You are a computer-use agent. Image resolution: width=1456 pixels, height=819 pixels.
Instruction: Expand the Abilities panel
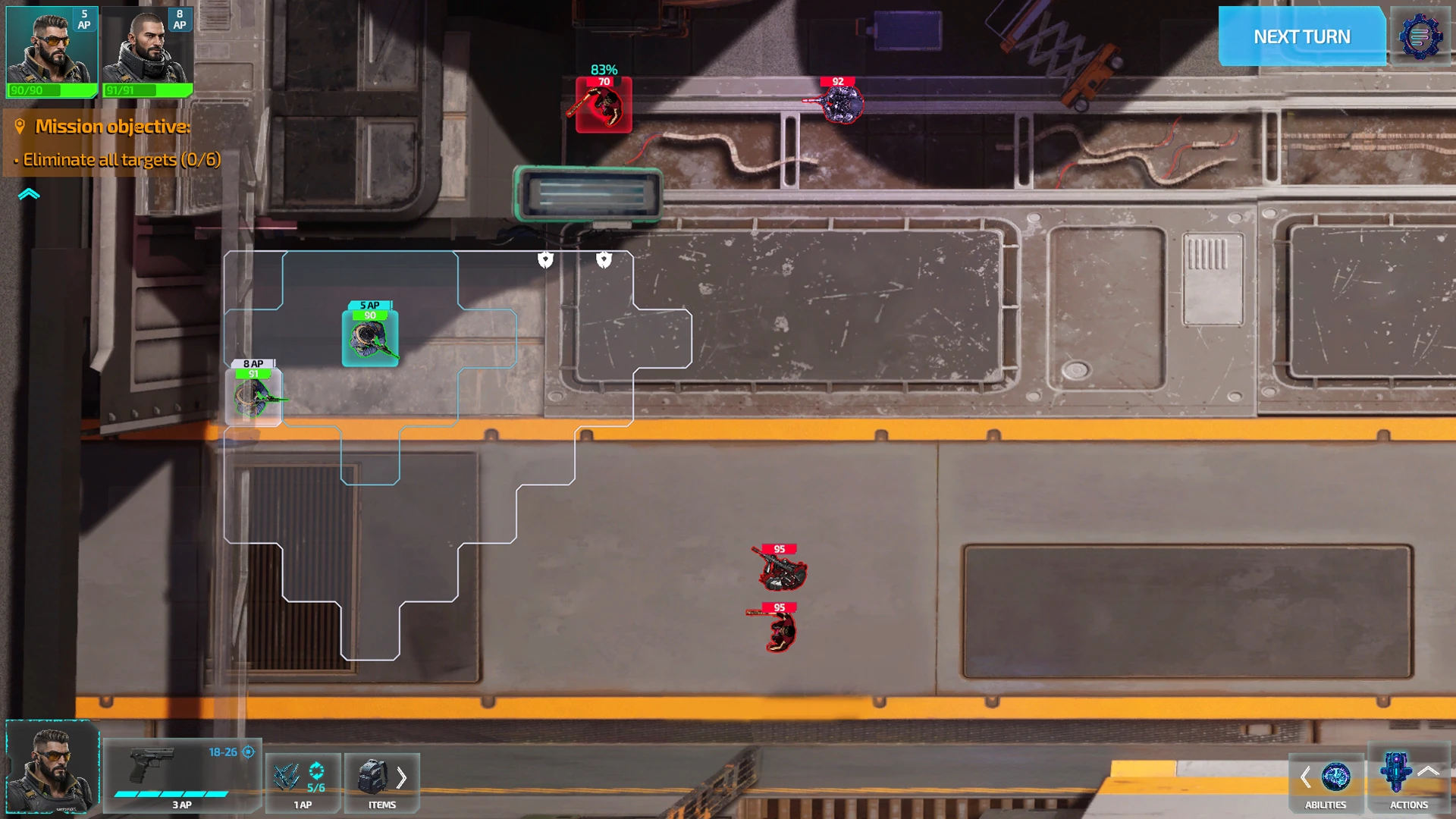pyautogui.click(x=1326, y=783)
